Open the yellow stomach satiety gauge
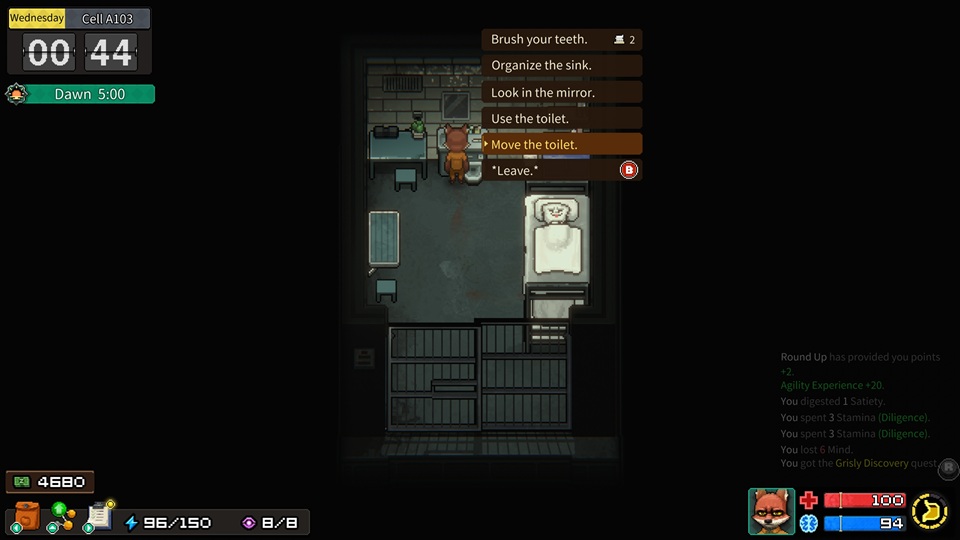The height and width of the screenshot is (540, 960). 930,511
